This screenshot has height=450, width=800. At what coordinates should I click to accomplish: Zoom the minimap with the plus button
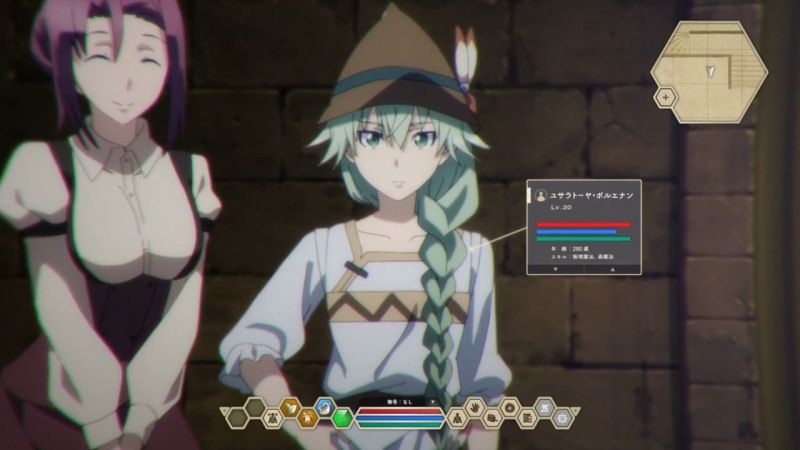664,97
